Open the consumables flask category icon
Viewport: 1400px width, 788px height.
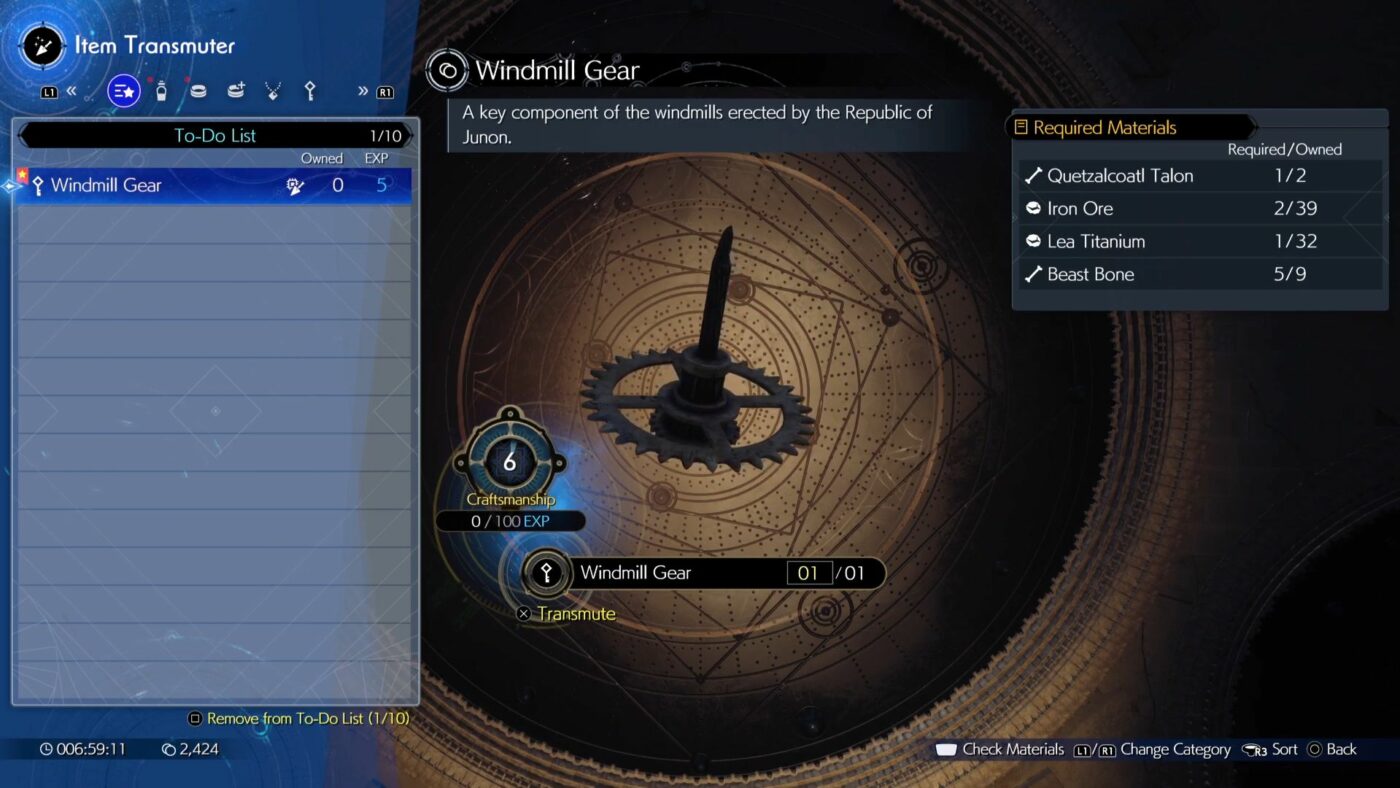(161, 90)
